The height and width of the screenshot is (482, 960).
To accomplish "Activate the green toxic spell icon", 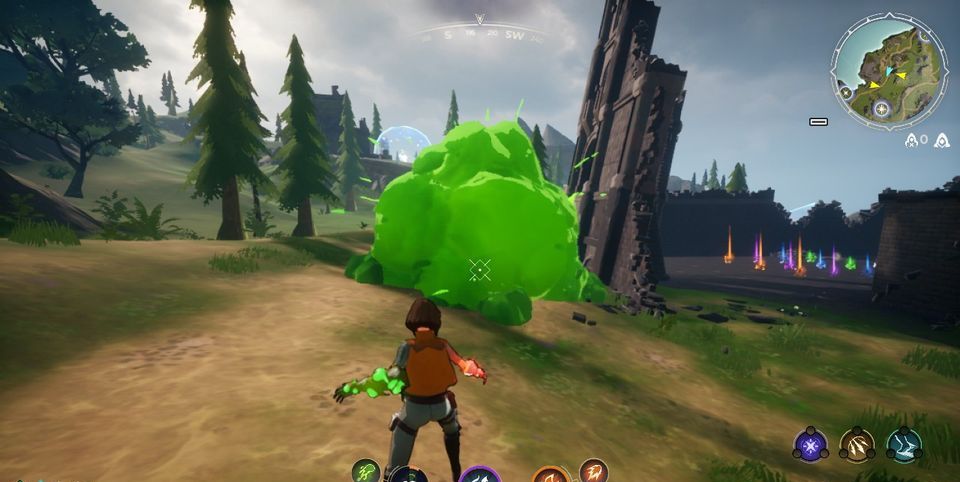I will click(367, 471).
